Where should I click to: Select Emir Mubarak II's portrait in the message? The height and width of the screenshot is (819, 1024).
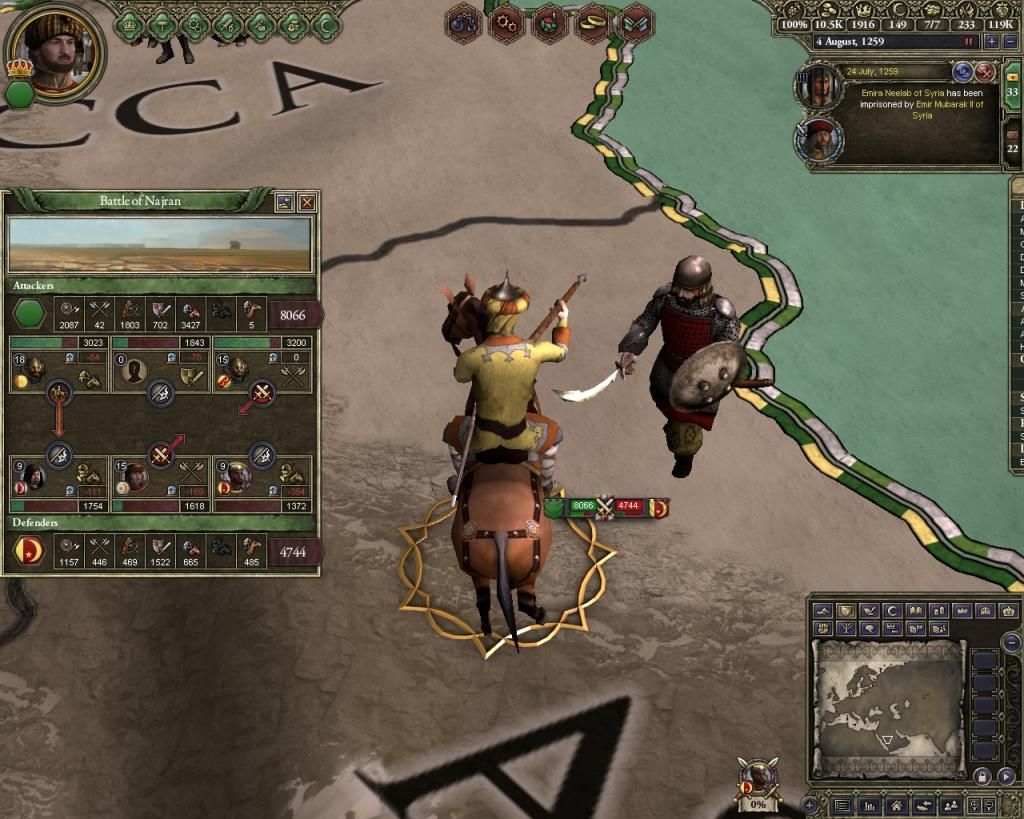coord(818,139)
